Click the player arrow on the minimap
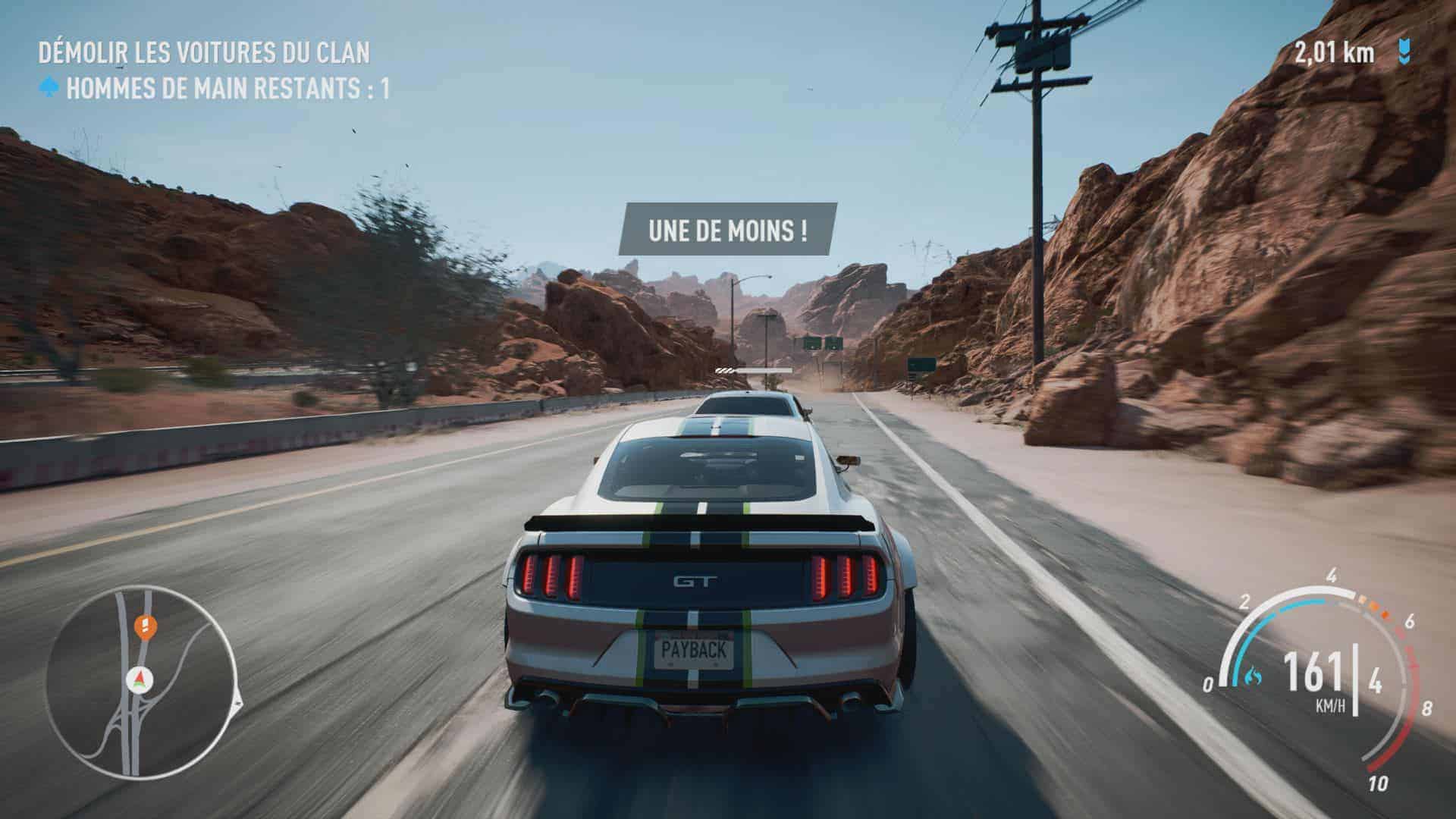Screen dimensions: 1456x819 point(139,677)
